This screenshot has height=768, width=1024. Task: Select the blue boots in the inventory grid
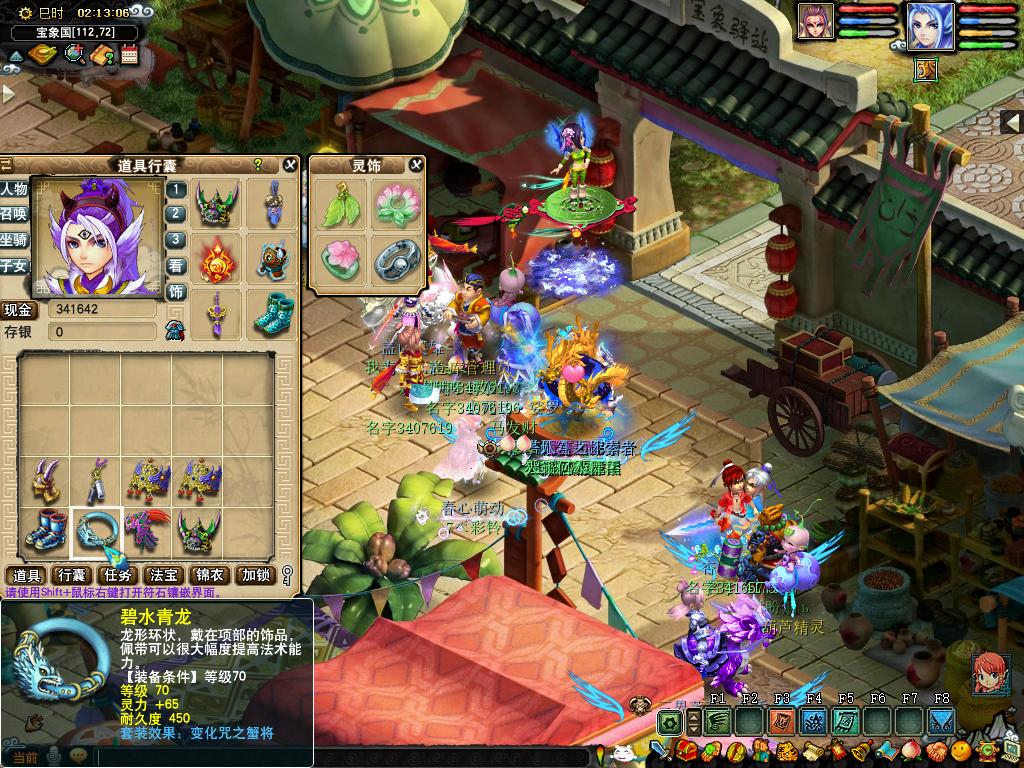[45, 531]
